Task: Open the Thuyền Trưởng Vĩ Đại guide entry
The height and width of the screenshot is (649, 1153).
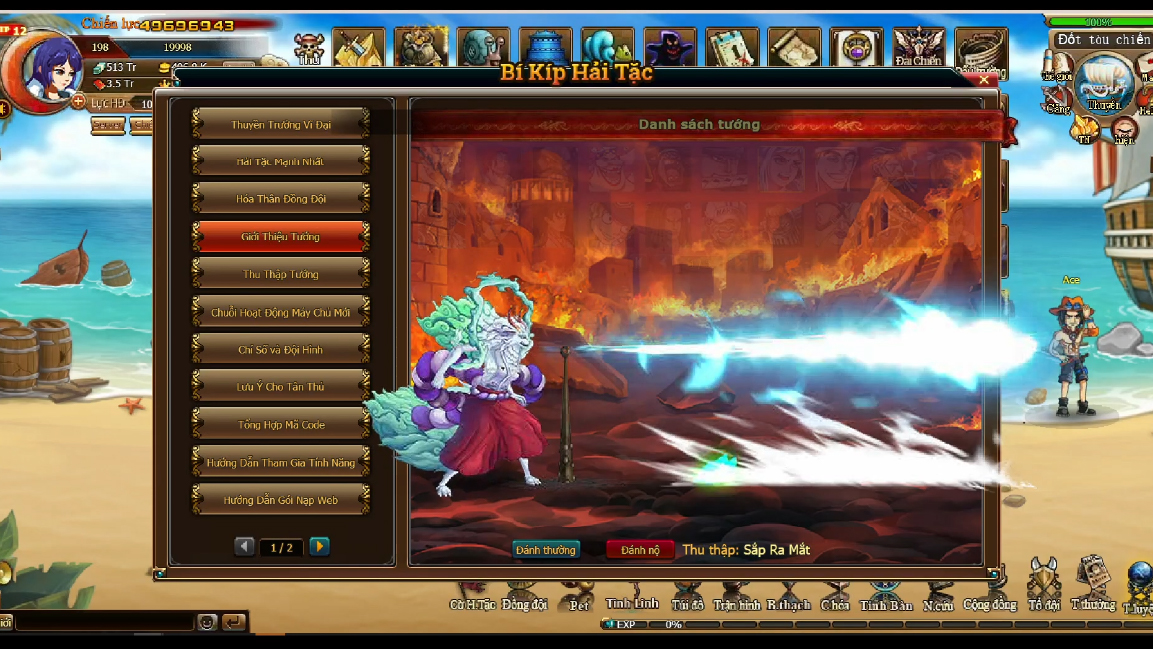Action: tap(281, 124)
